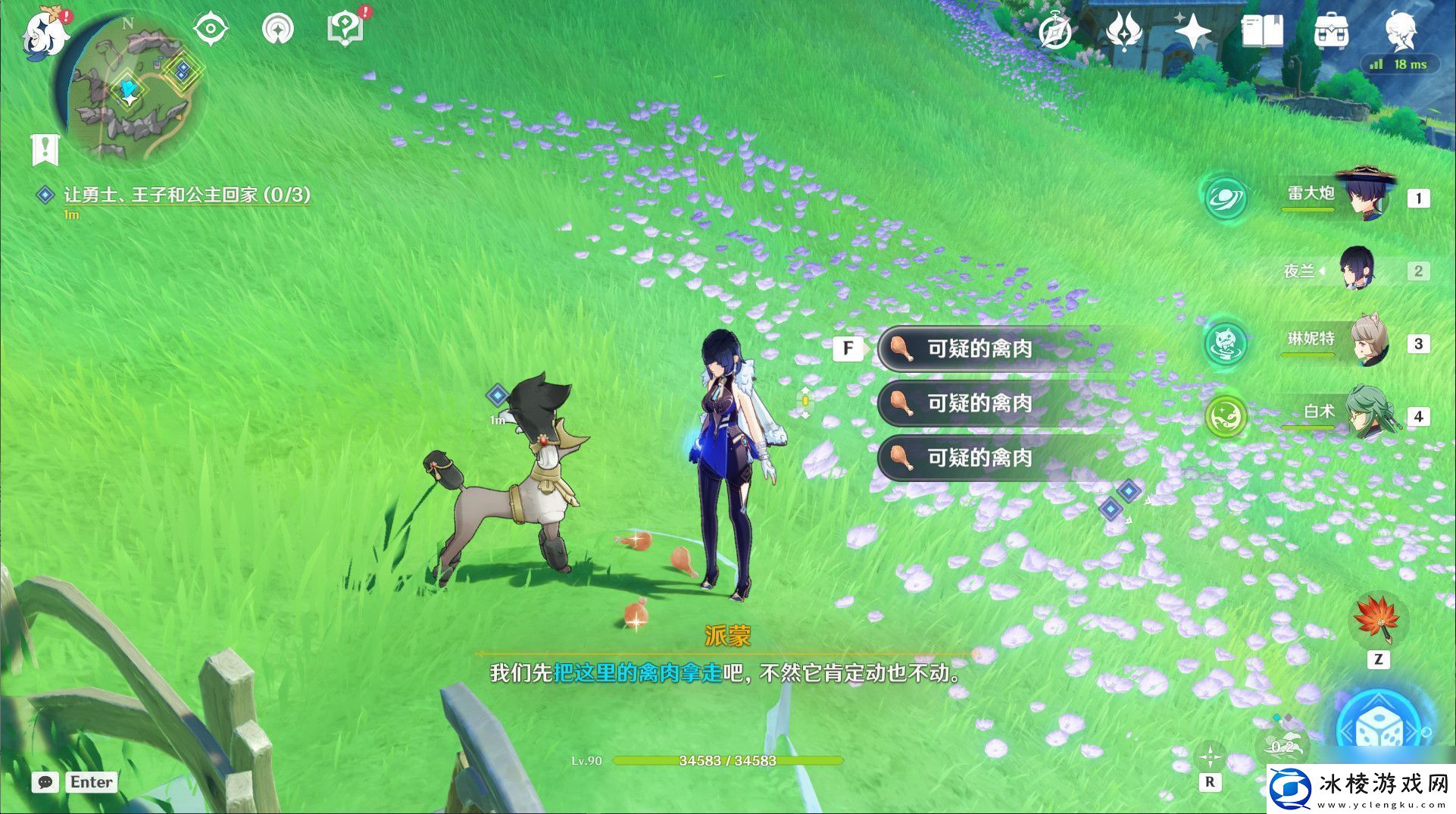Click the Enter chat button

pyautogui.click(x=91, y=782)
